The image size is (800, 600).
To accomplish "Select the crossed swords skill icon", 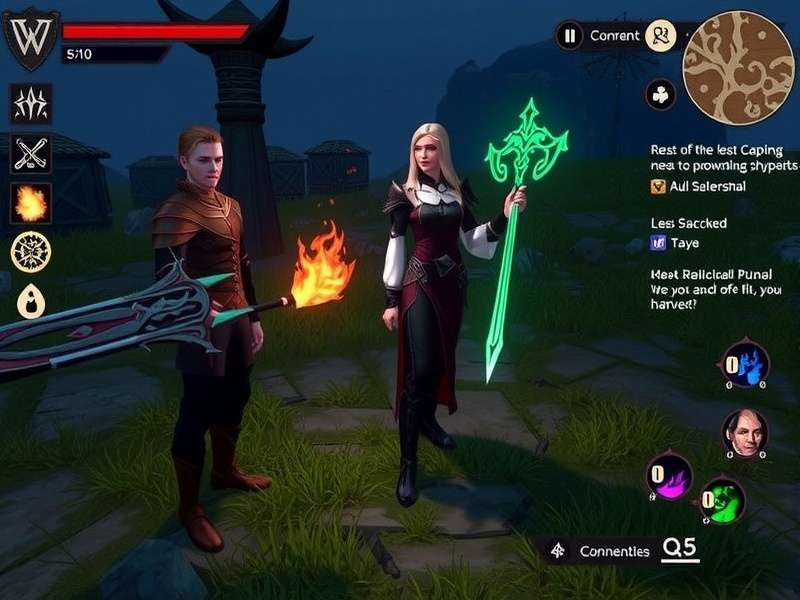I will click(x=31, y=154).
